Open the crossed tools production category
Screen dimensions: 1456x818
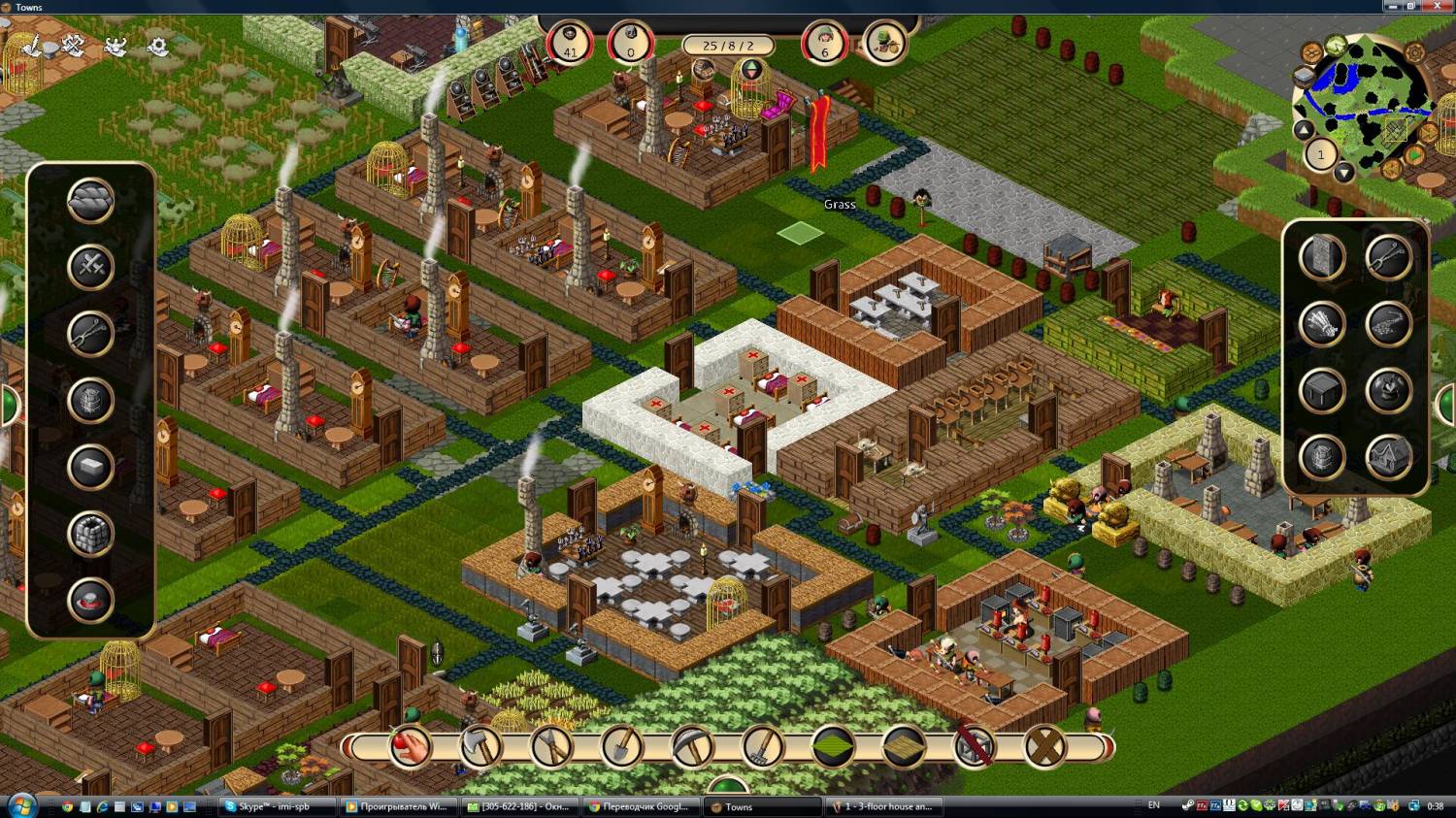tap(90, 267)
